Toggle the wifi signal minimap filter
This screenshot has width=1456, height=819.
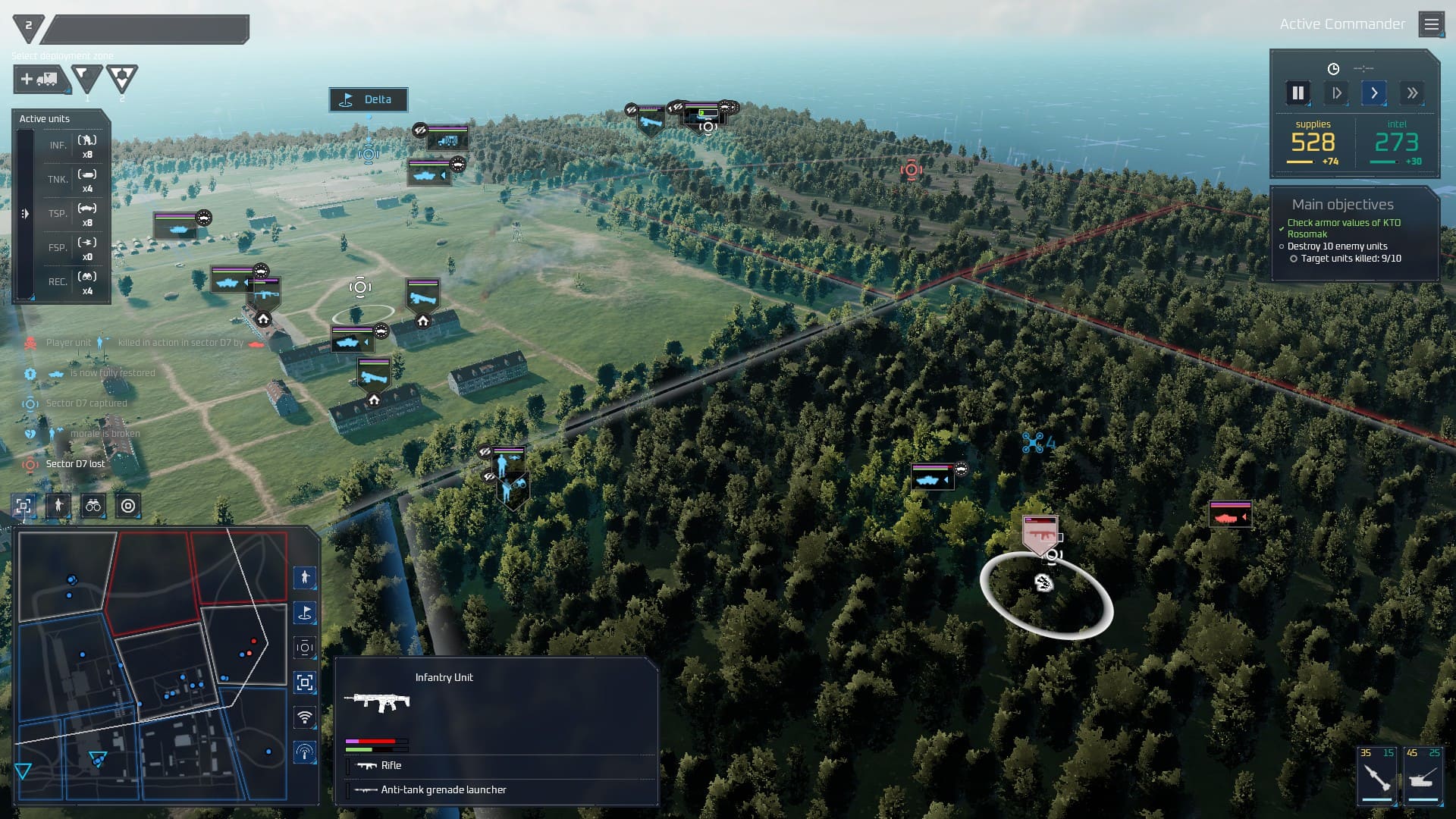(305, 717)
